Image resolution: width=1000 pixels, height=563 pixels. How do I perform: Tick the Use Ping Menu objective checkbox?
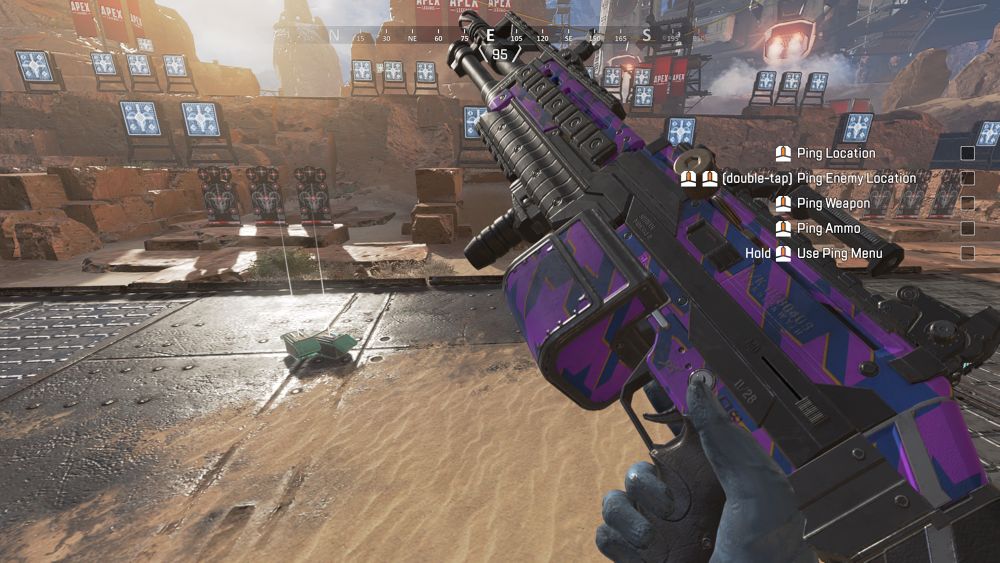click(967, 253)
